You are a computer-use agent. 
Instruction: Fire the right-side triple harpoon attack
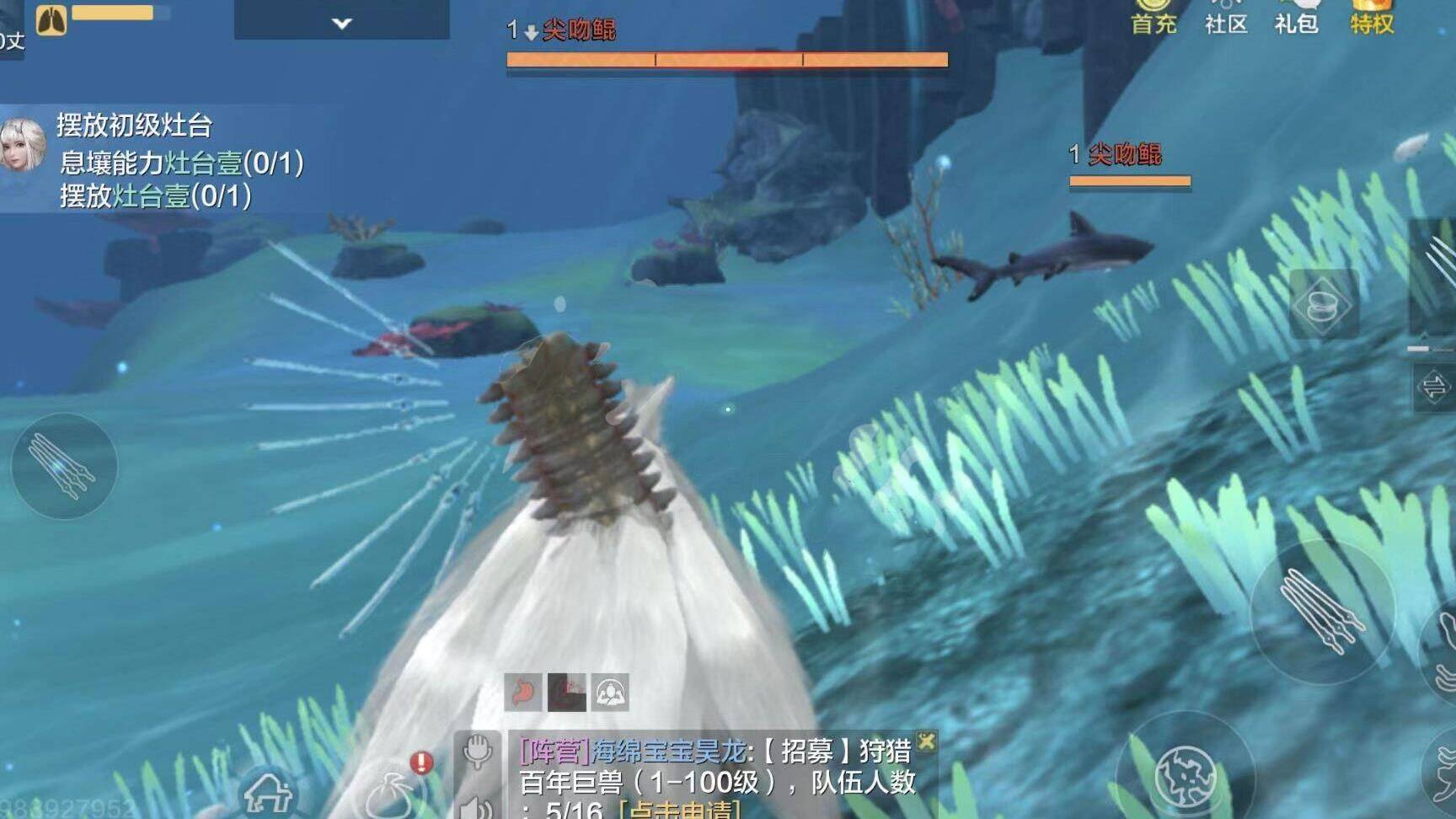coord(1320,611)
